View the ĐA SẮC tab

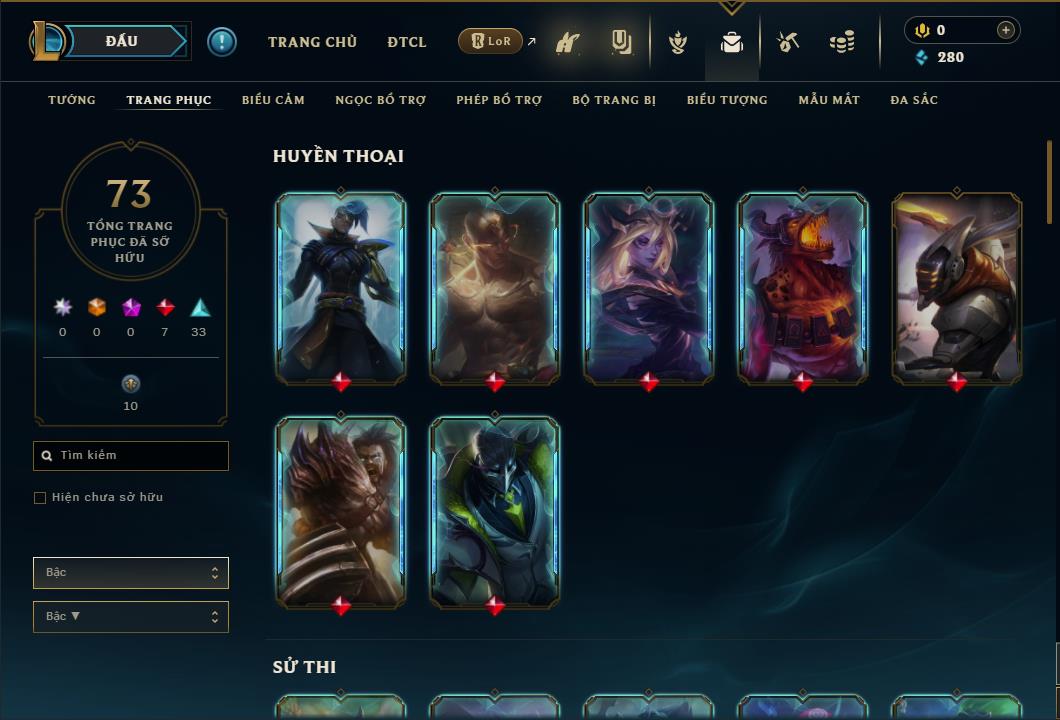pos(914,100)
